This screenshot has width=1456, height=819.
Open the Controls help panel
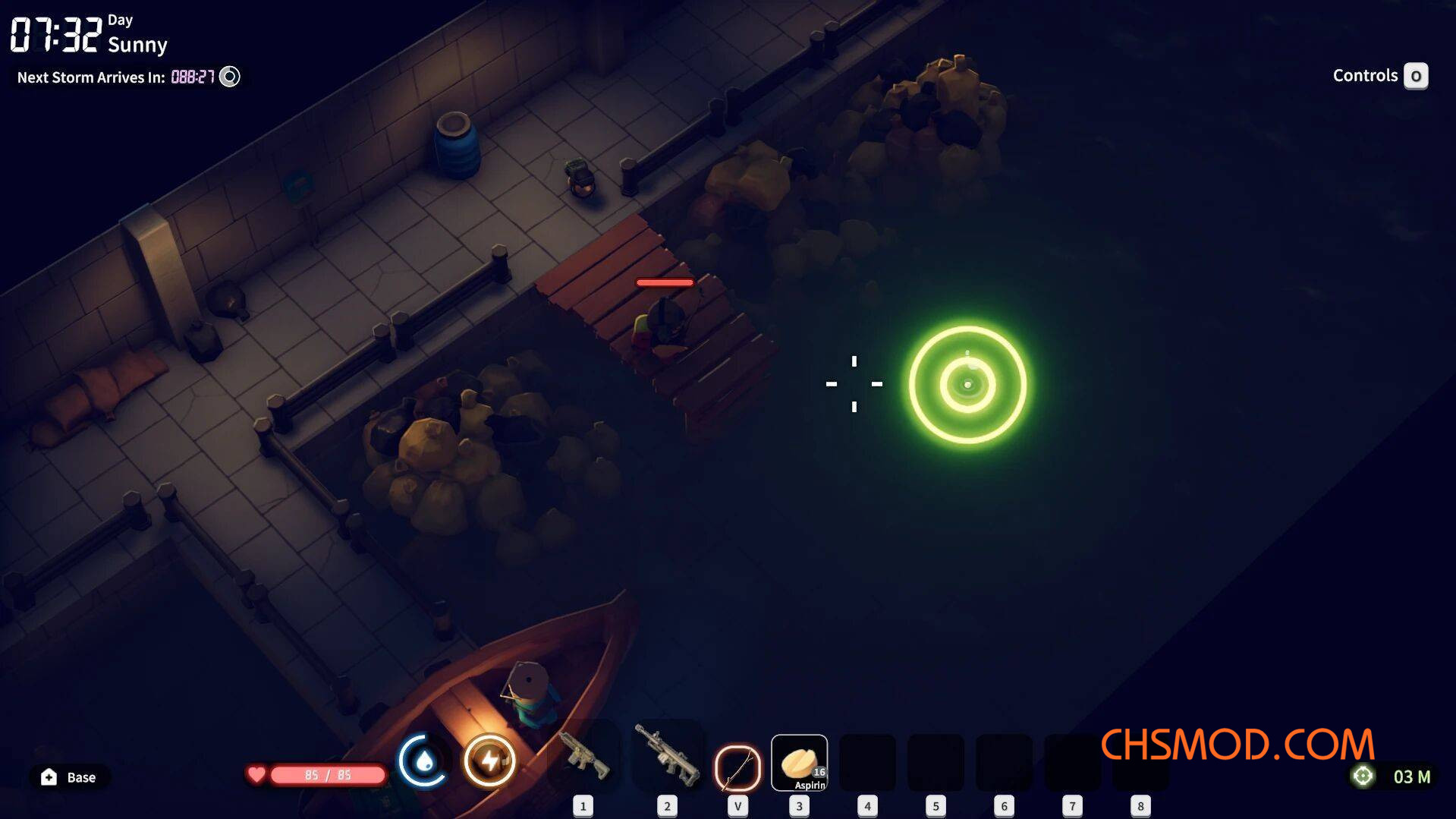[1415, 76]
